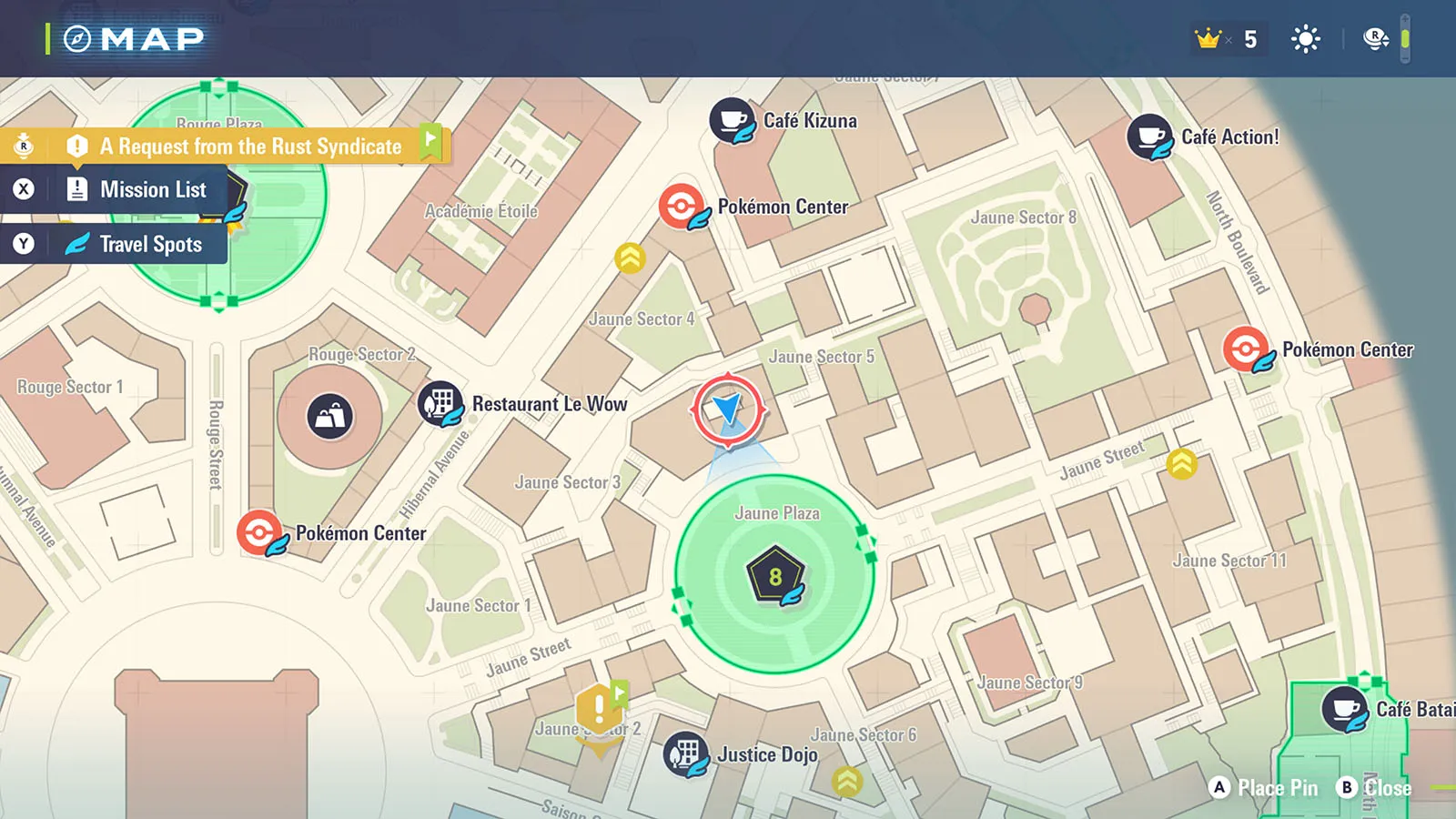Choose the Pokémon Center by North Boulevard
This screenshot has height=819, width=1456.
[1245, 349]
